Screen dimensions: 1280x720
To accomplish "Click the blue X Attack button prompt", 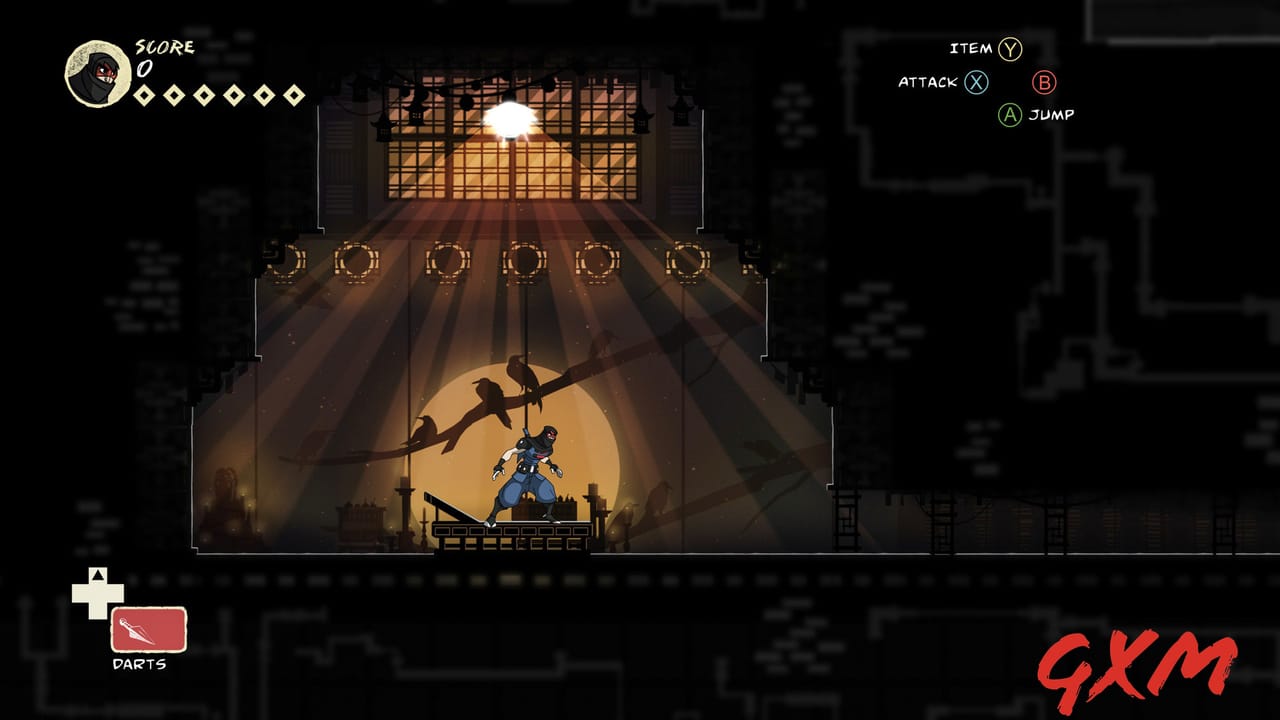I will pyautogui.click(x=976, y=83).
